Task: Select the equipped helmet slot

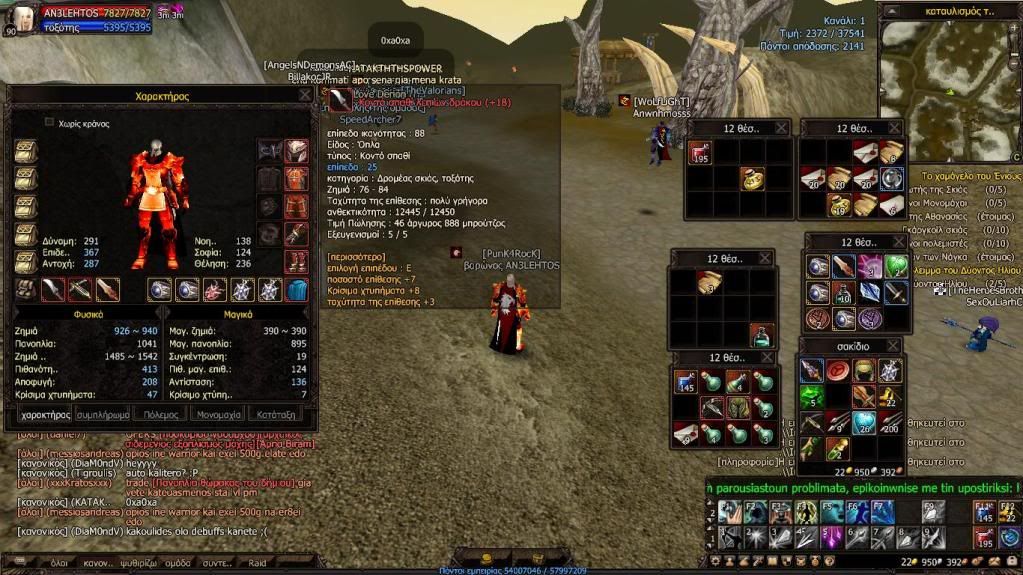Action: pyautogui.click(x=296, y=151)
